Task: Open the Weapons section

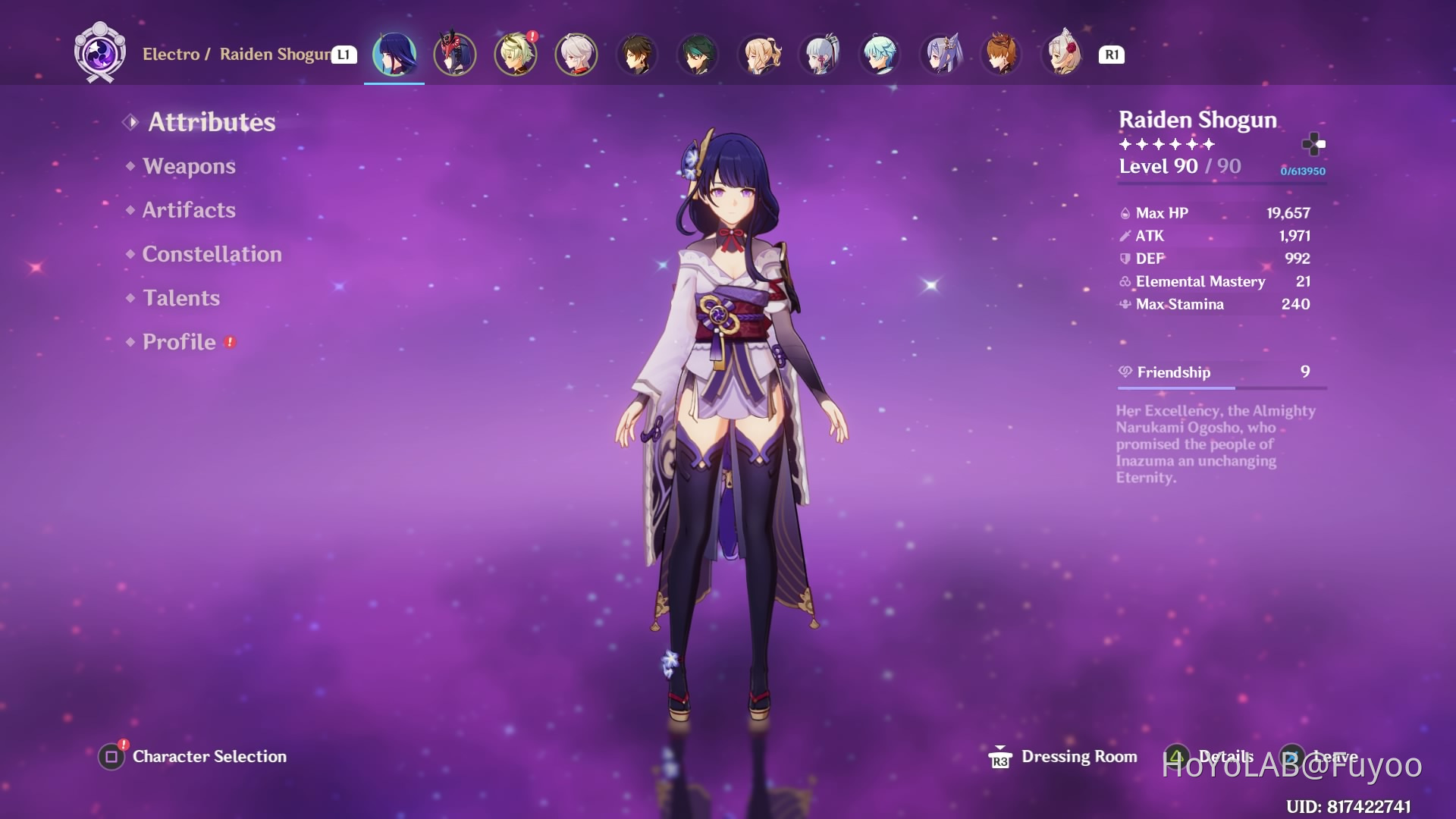Action: click(189, 166)
